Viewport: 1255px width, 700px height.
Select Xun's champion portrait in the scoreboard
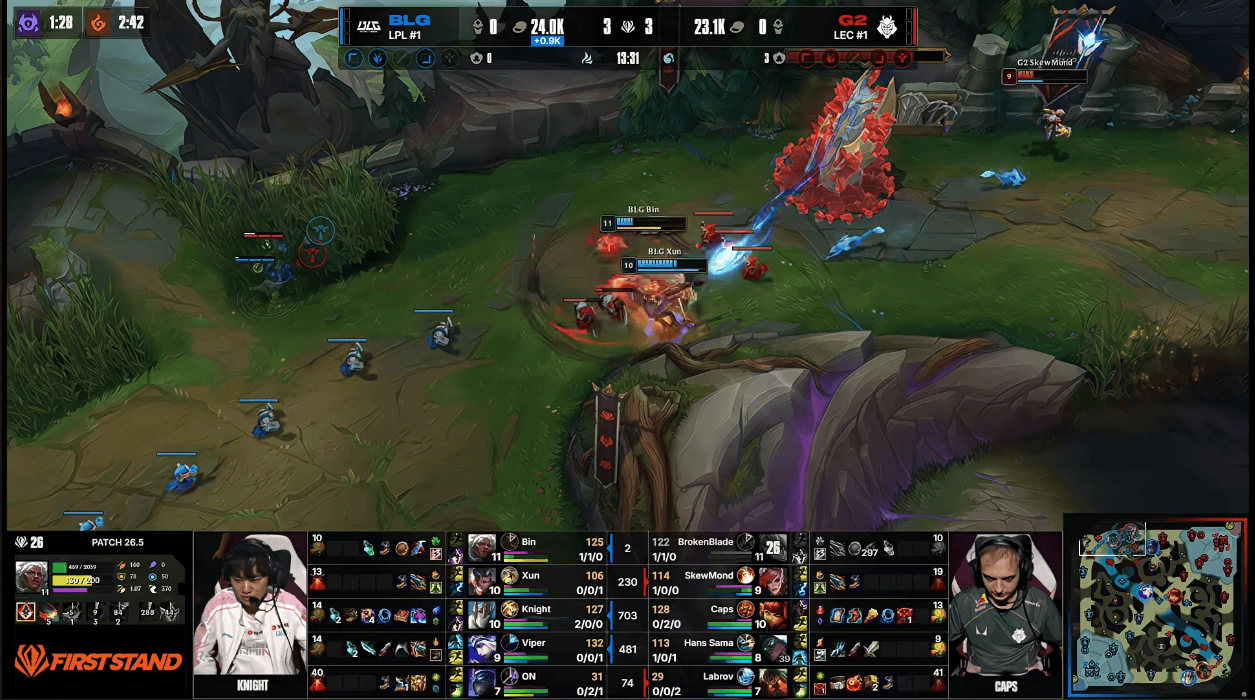[x=482, y=580]
